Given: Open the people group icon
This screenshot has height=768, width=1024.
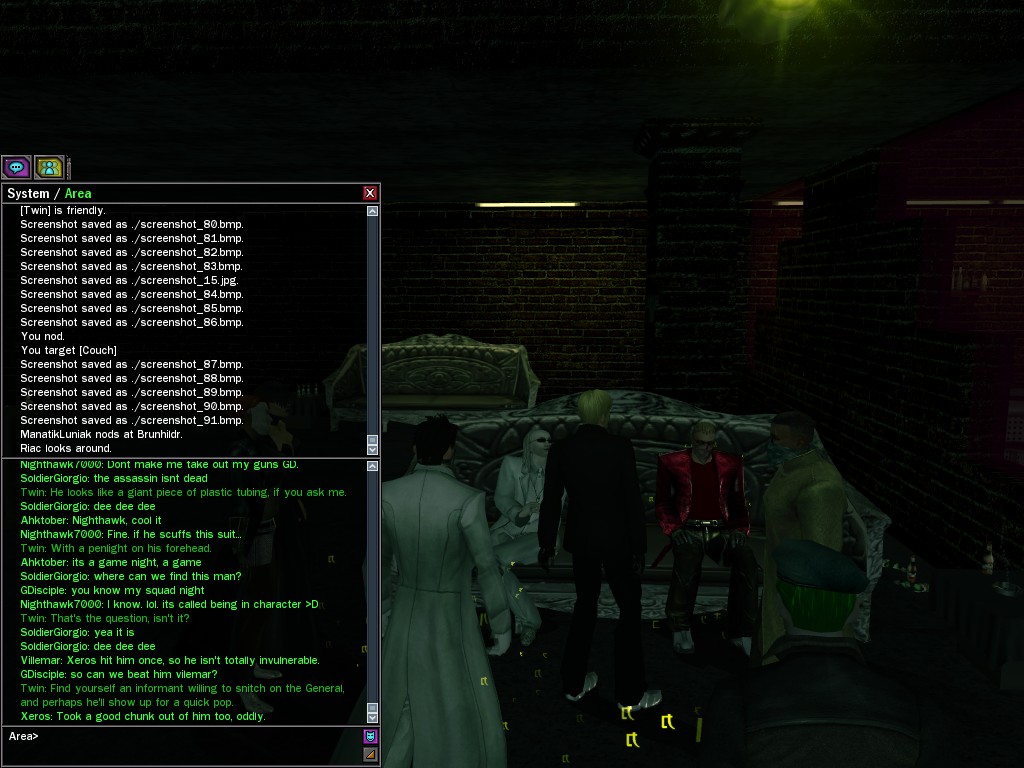Looking at the screenshot, I should point(49,167).
